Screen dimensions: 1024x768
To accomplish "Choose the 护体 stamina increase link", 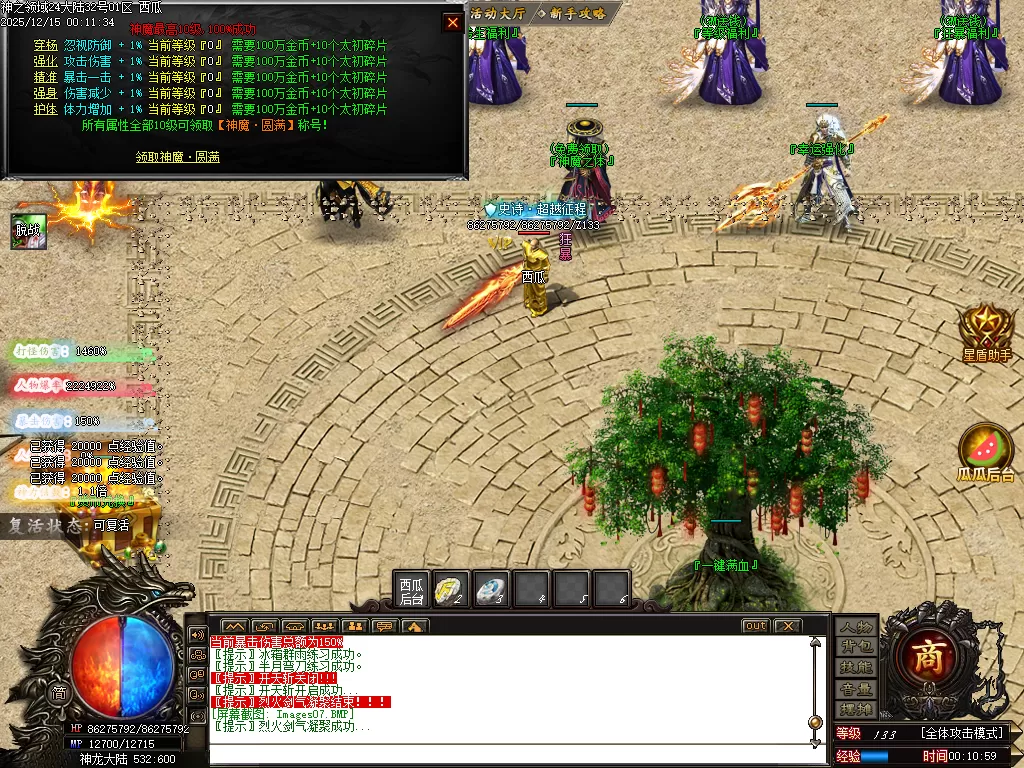I will pos(46,109).
